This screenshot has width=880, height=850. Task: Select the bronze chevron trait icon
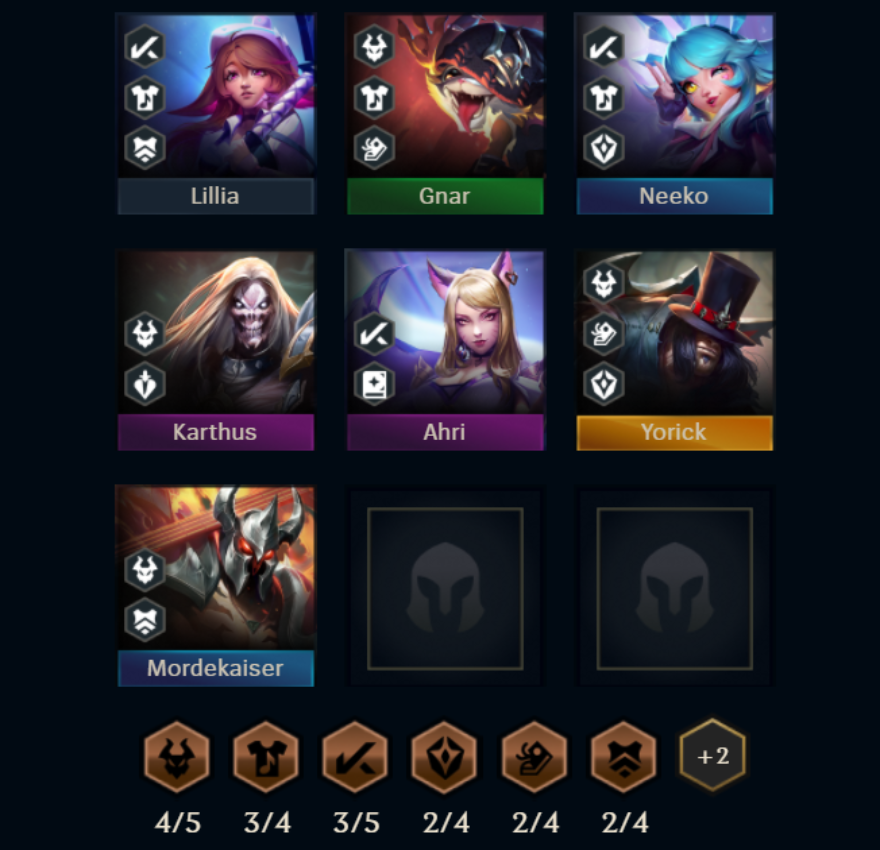click(x=623, y=757)
